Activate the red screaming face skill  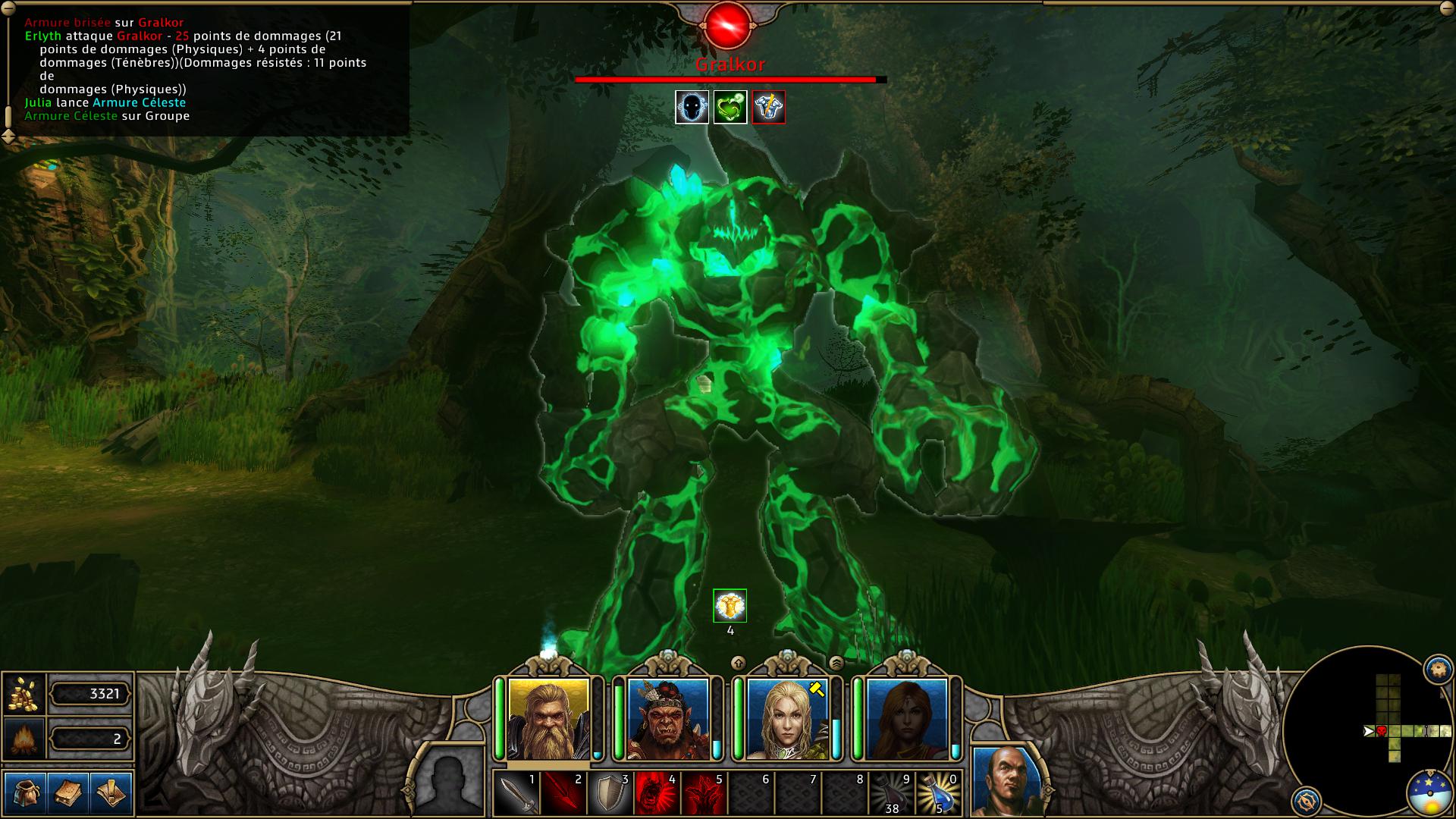tap(657, 794)
